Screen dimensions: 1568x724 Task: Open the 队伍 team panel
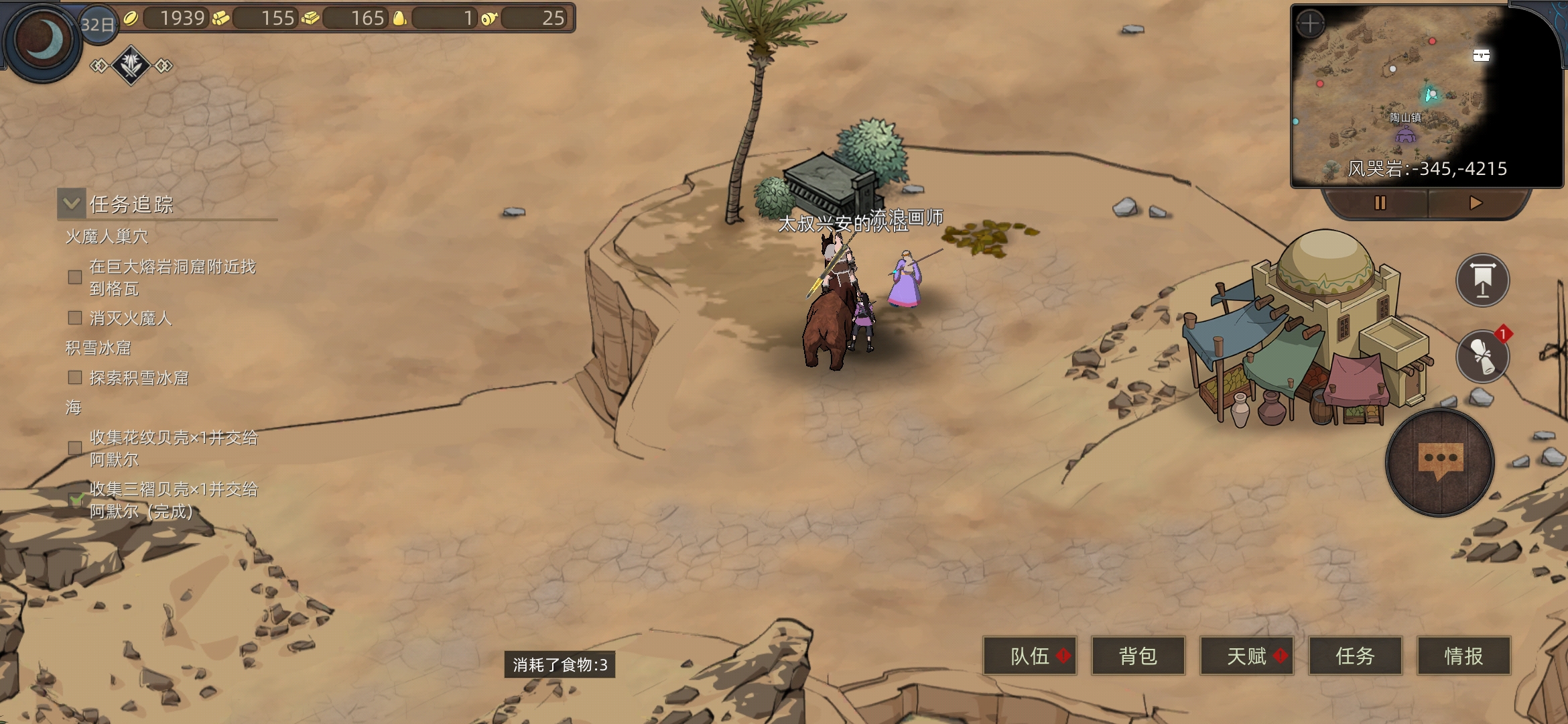[1030, 656]
